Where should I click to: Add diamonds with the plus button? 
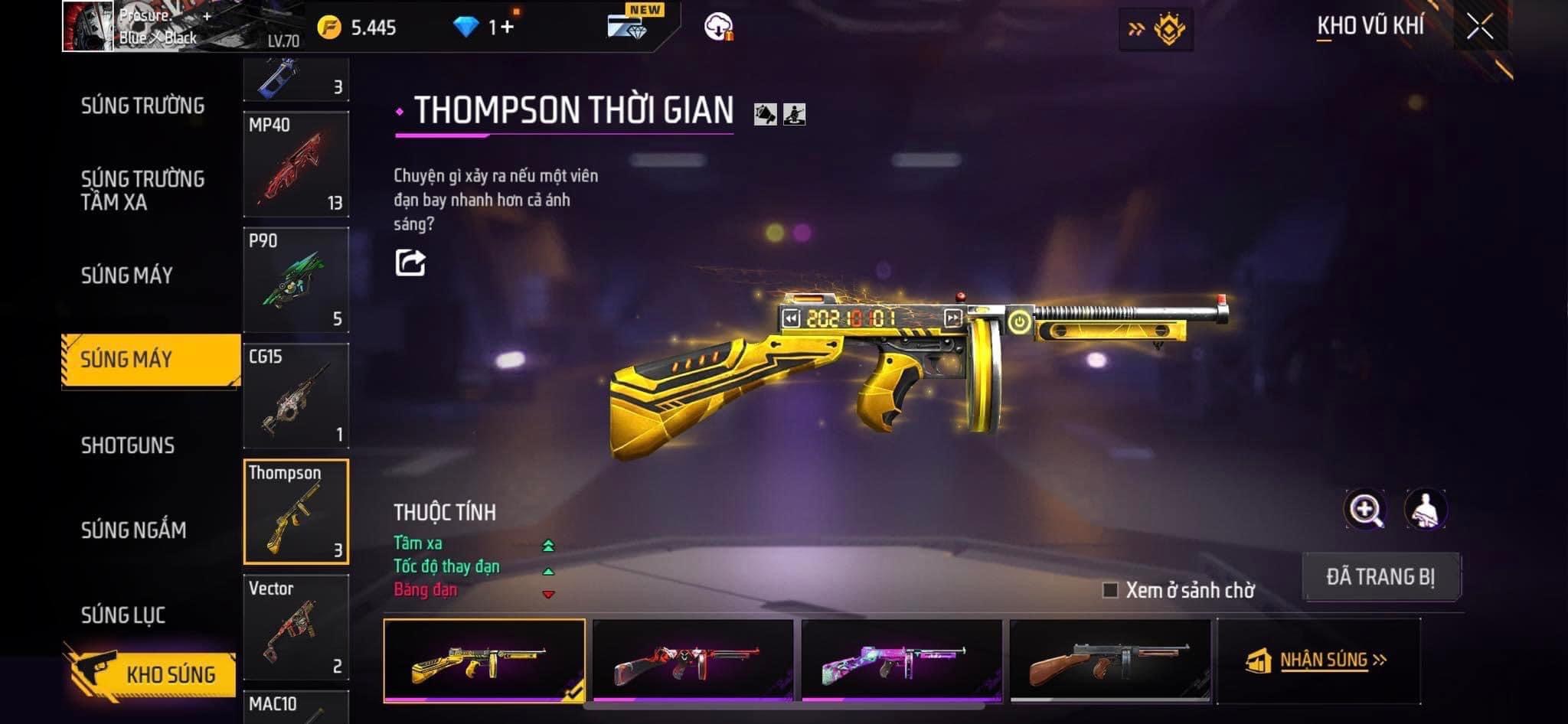coord(507,28)
